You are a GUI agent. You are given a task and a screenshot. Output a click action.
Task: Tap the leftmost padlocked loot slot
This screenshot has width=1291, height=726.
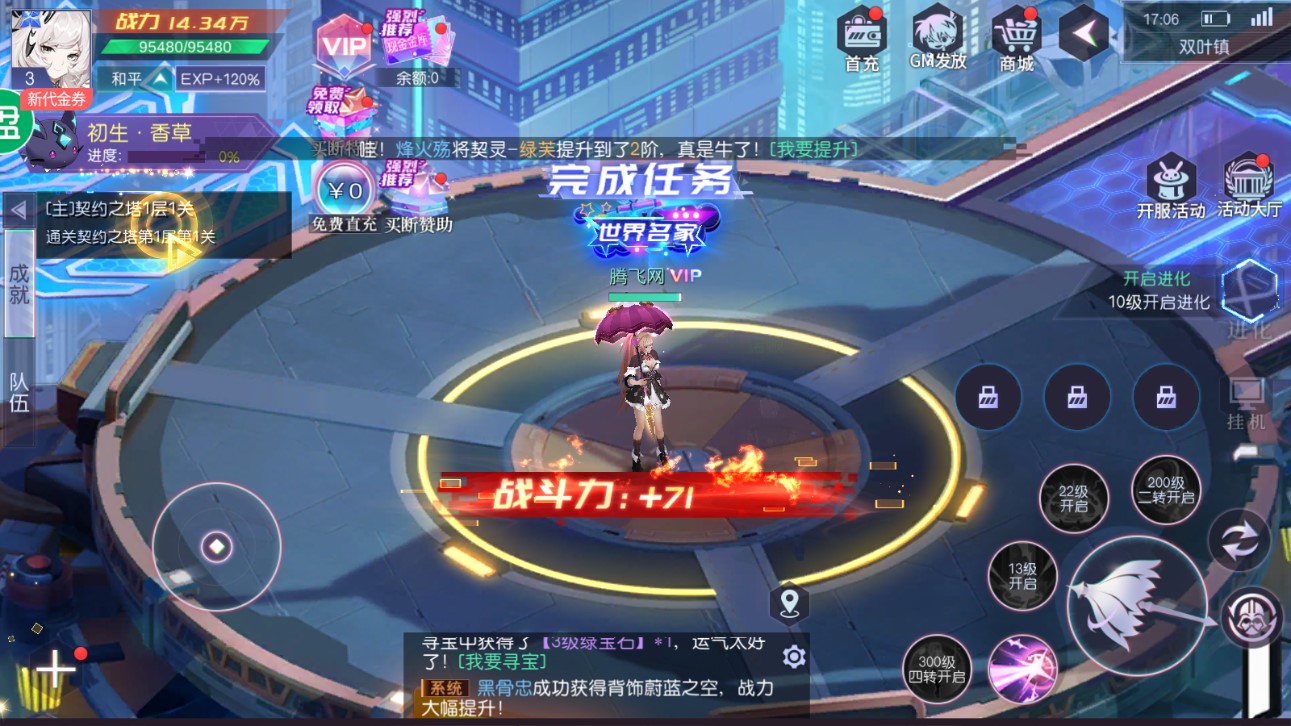coord(988,397)
